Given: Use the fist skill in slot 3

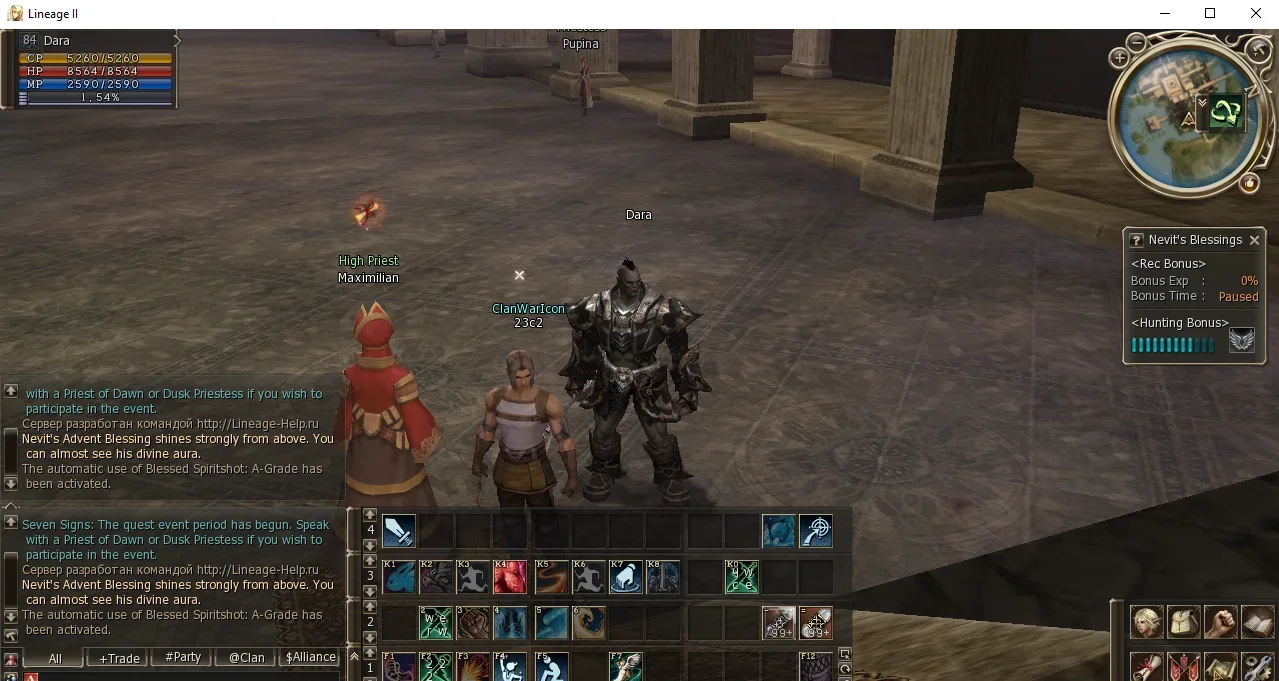Looking at the screenshot, I should point(473,623).
